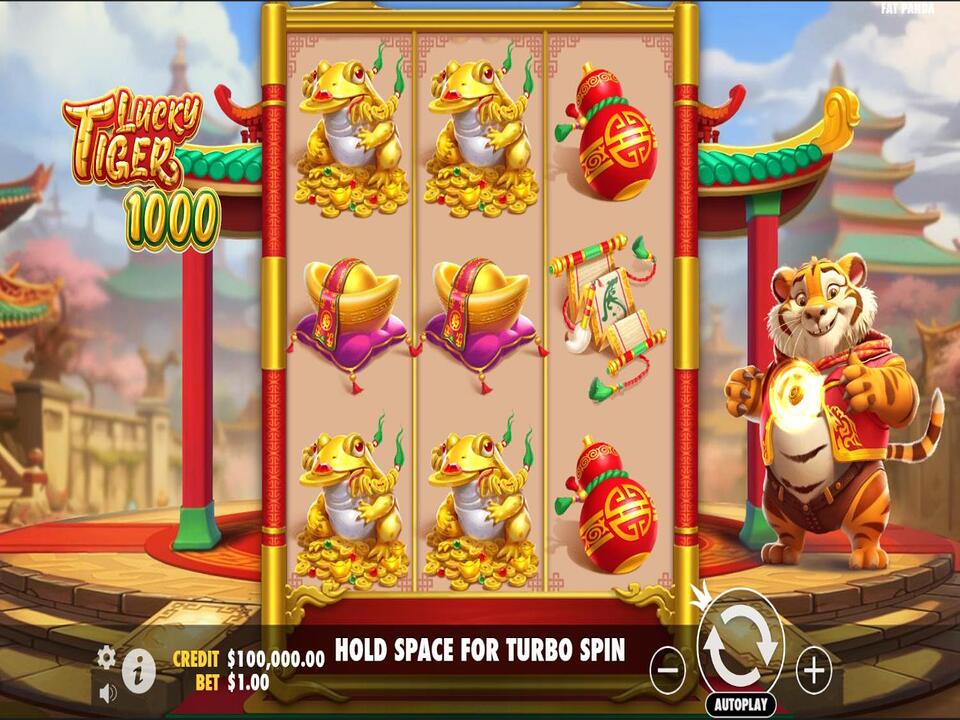The height and width of the screenshot is (720, 960).
Task: Toggle the sound speaker icon
Action: click(107, 691)
